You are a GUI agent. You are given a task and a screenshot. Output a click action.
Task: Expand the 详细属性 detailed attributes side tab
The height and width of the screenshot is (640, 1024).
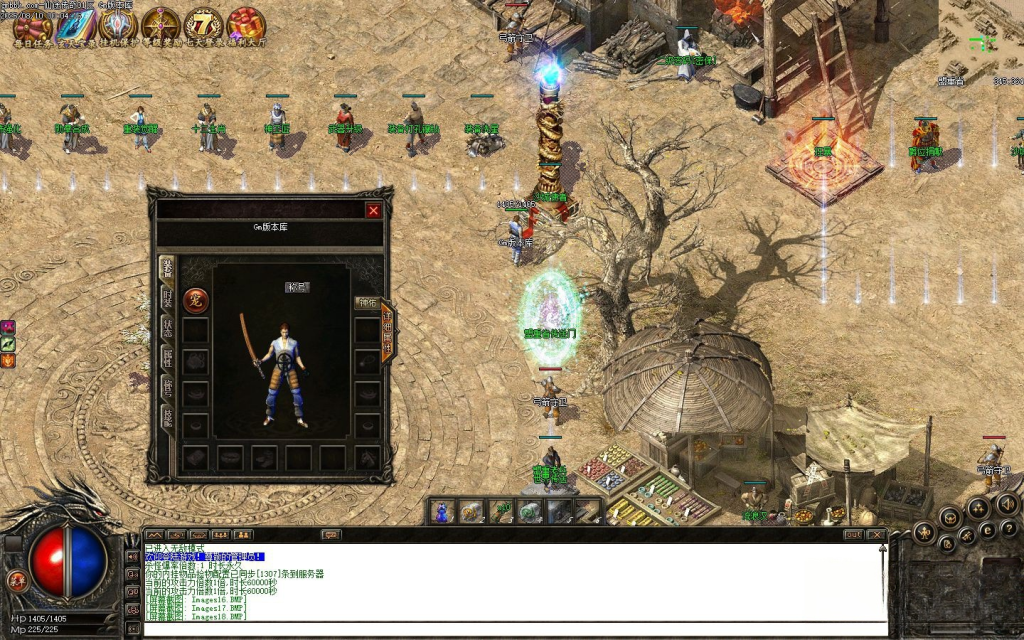[x=387, y=332]
